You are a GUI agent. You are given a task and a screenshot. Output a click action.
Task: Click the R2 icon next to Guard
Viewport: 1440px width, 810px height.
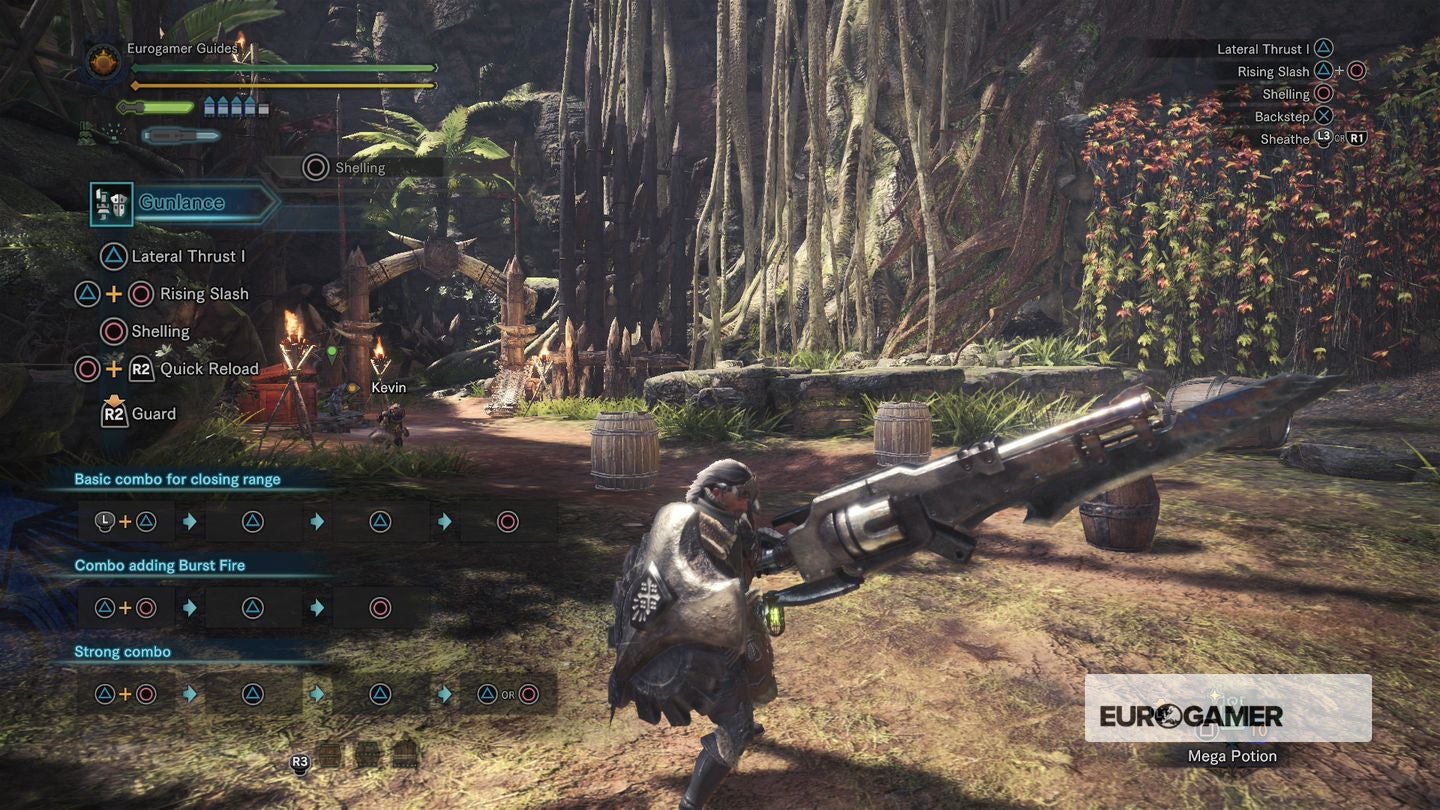coord(112,413)
